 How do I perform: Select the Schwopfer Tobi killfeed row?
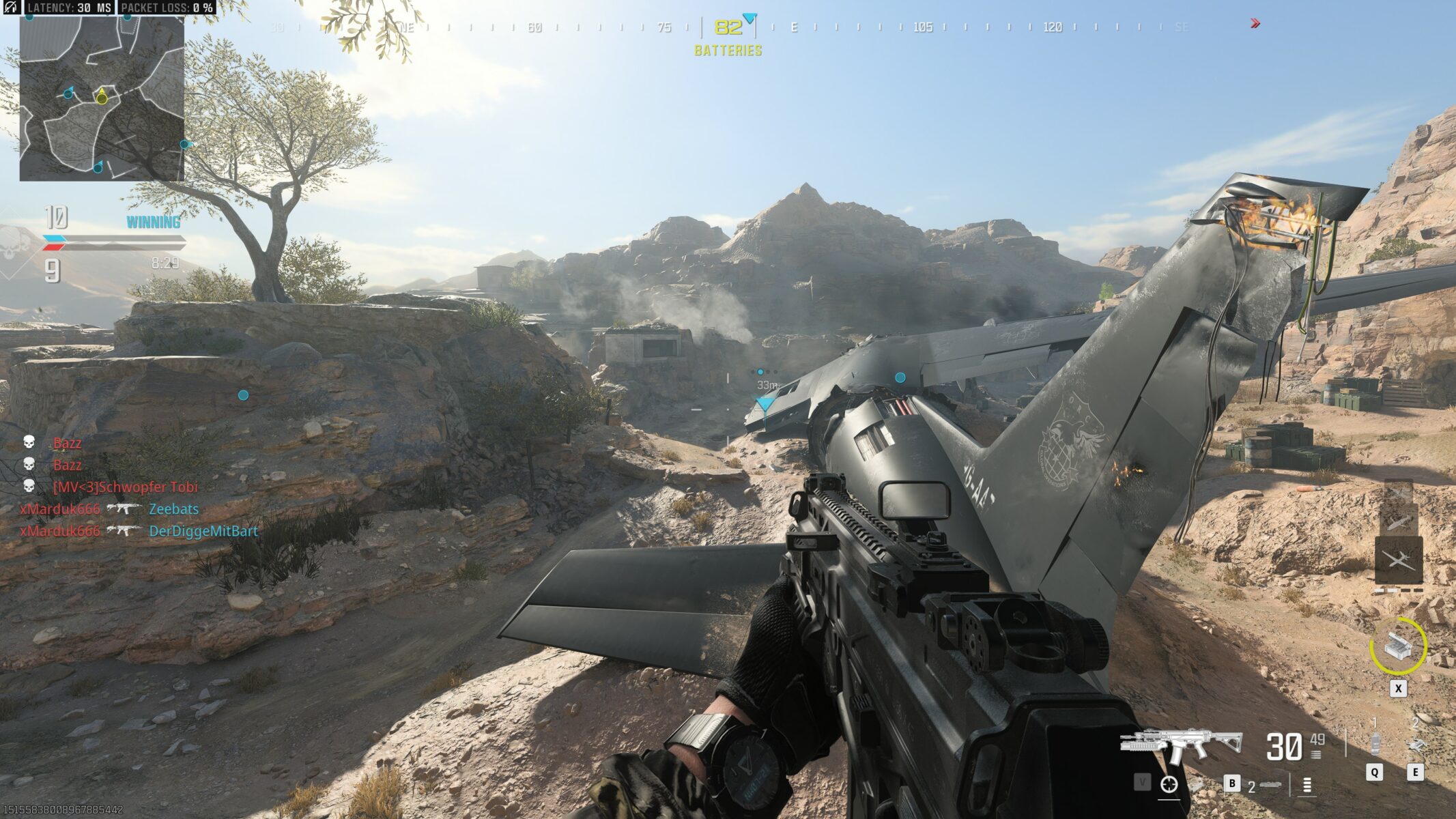tap(125, 487)
